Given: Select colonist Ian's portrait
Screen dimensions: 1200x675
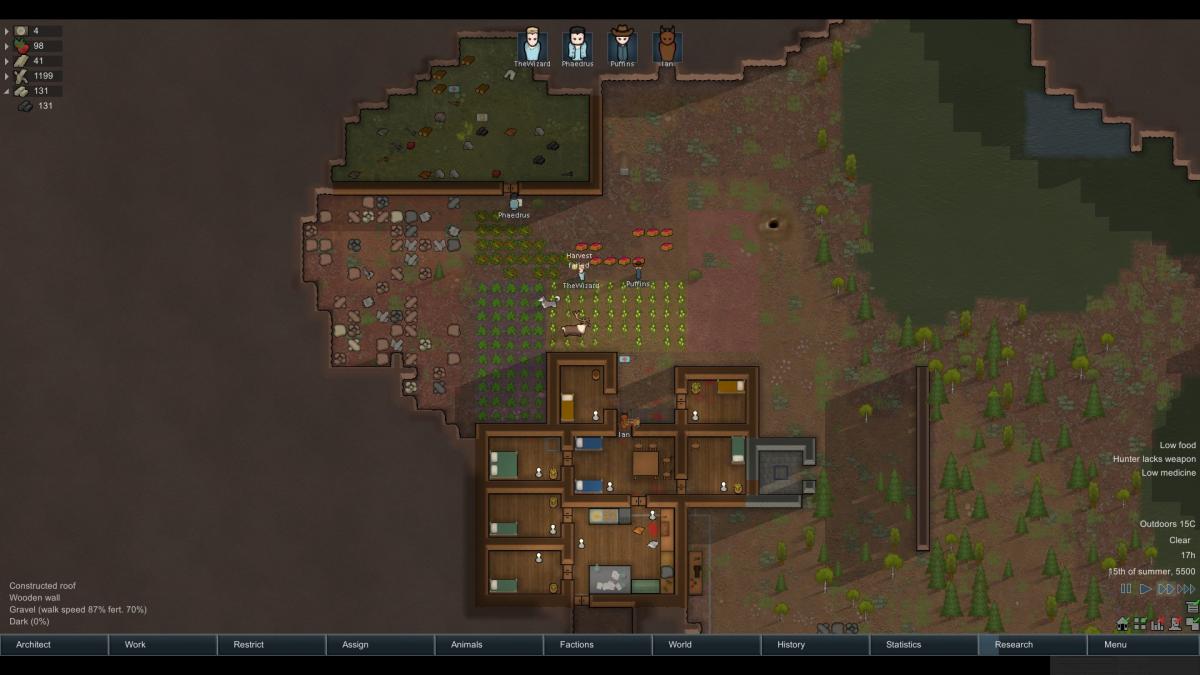Looking at the screenshot, I should 666,46.
